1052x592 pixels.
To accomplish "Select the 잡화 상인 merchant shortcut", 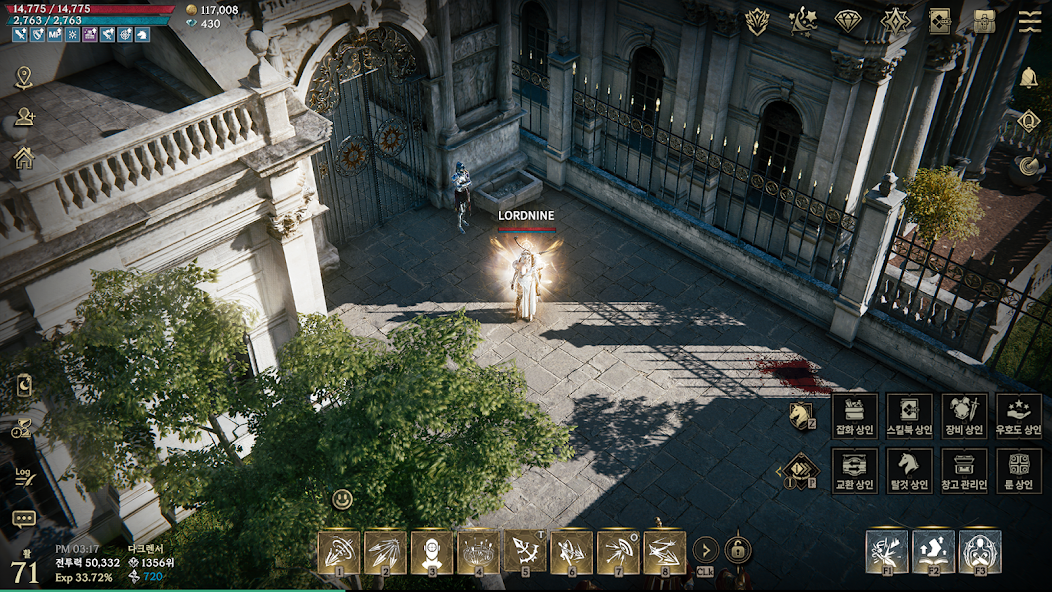I will 855,415.
